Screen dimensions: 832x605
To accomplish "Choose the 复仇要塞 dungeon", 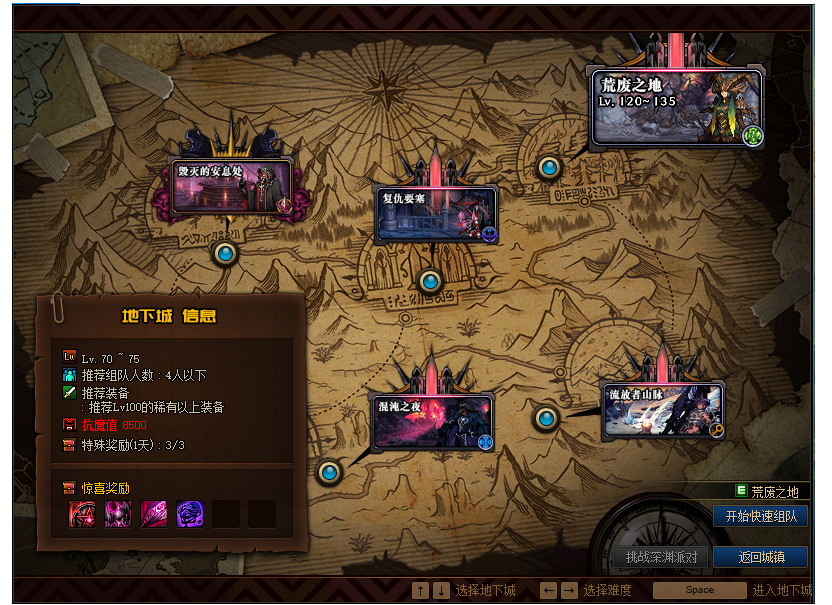I will (435, 213).
